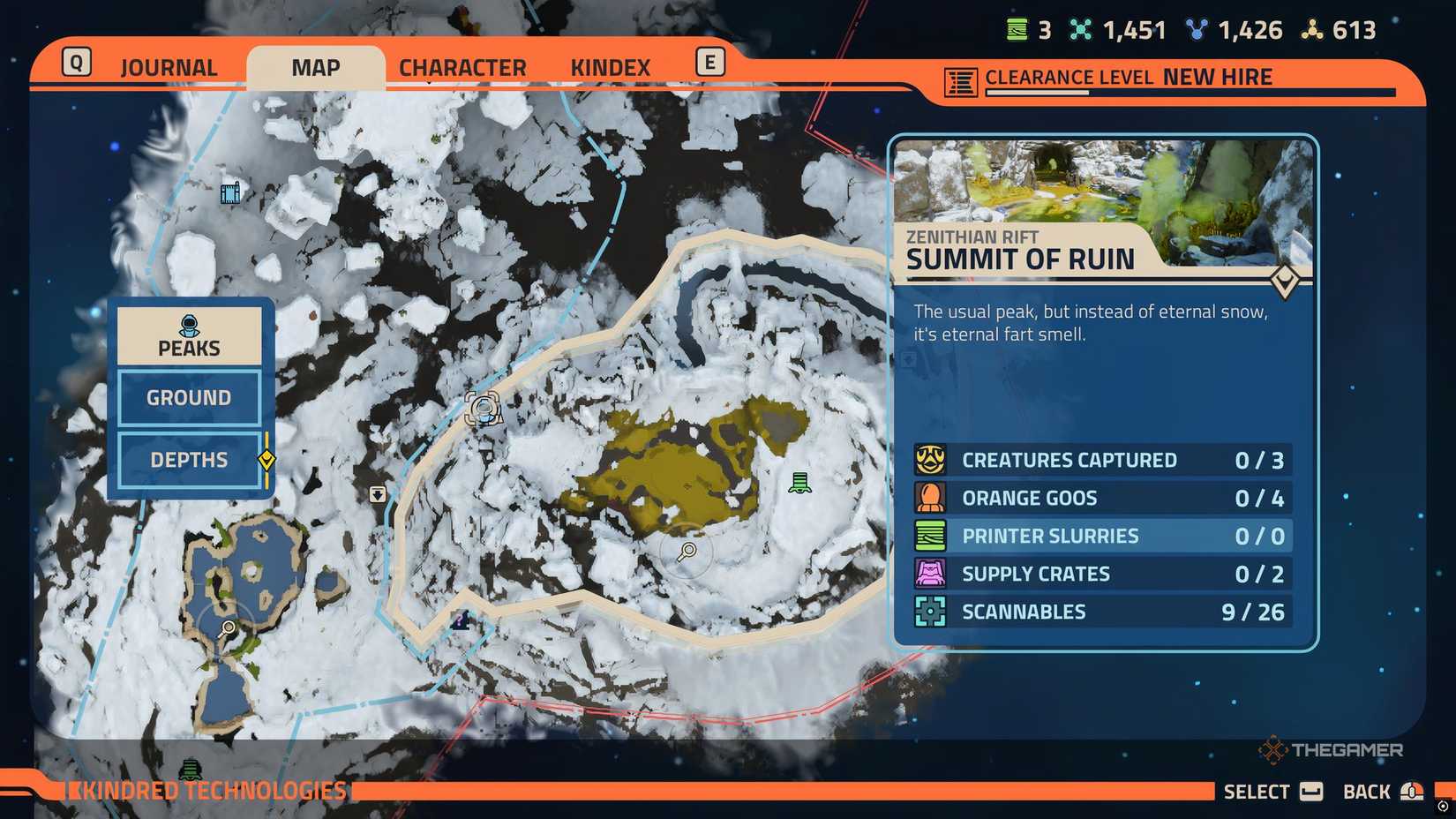The height and width of the screenshot is (819, 1456).
Task: Select the Printer Slurries row icon
Action: tap(933, 535)
